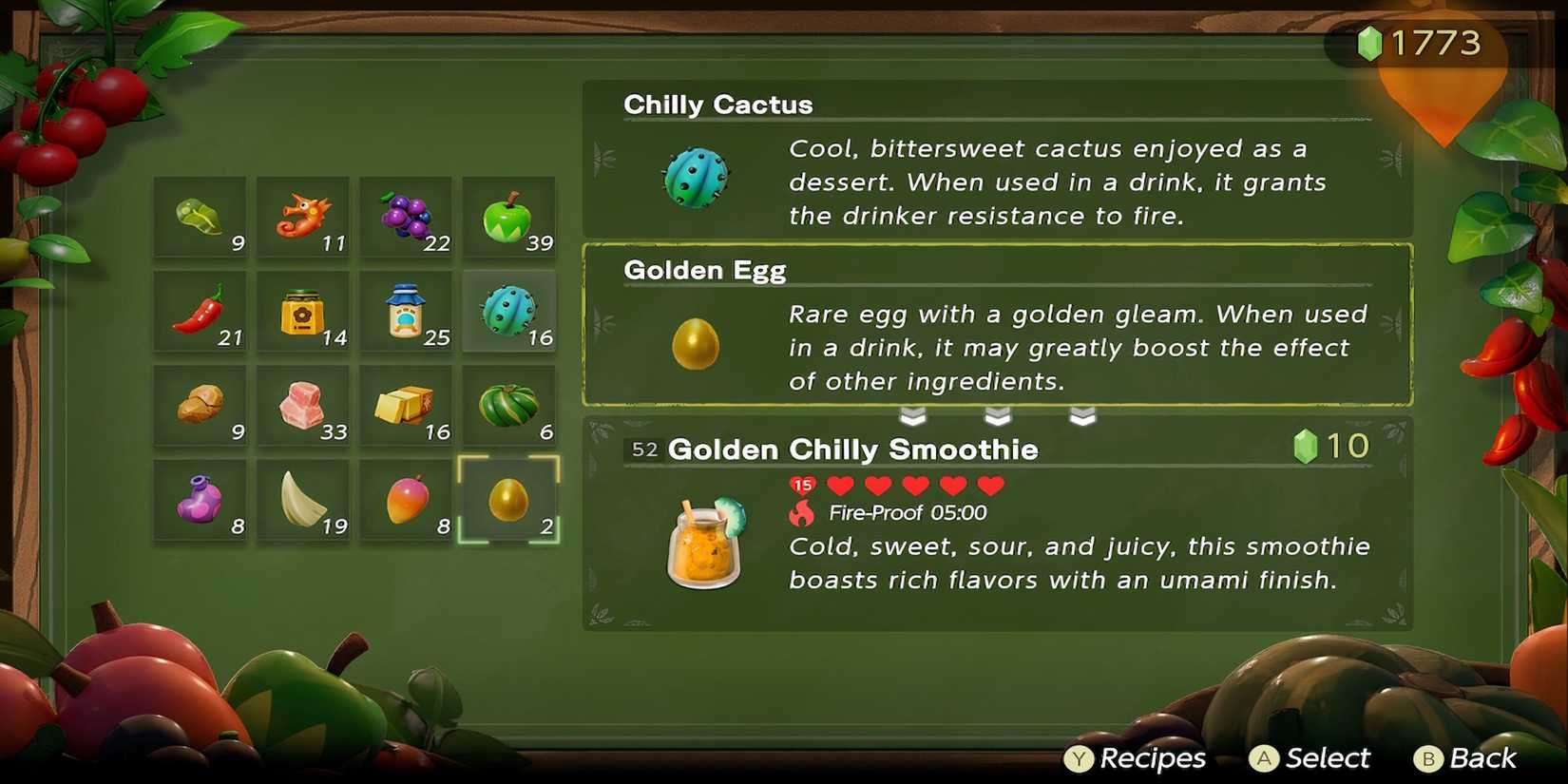Click the rightmost white chevron arrow
Image resolution: width=1568 pixels, height=784 pixels.
pyautogui.click(x=1080, y=415)
